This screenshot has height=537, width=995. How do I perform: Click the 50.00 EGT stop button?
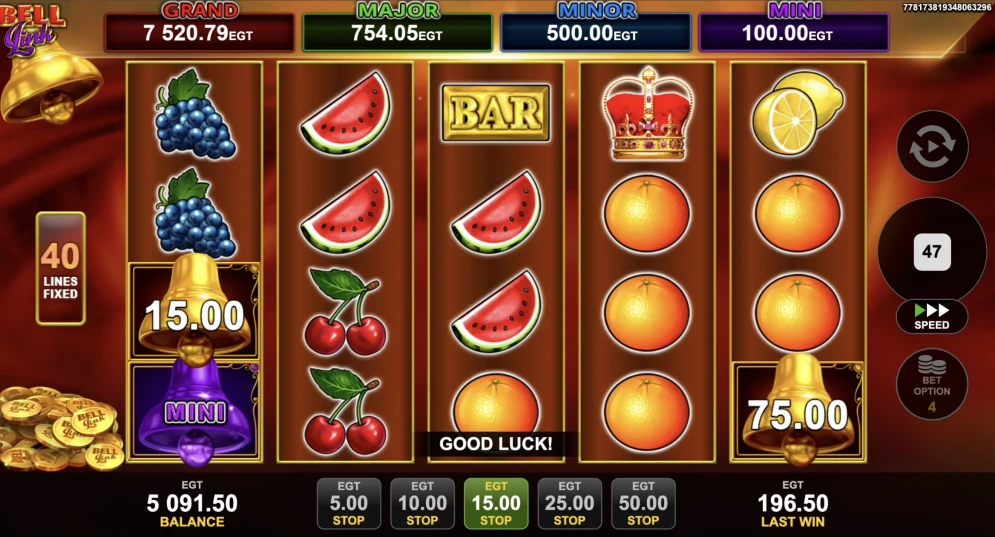(x=643, y=503)
